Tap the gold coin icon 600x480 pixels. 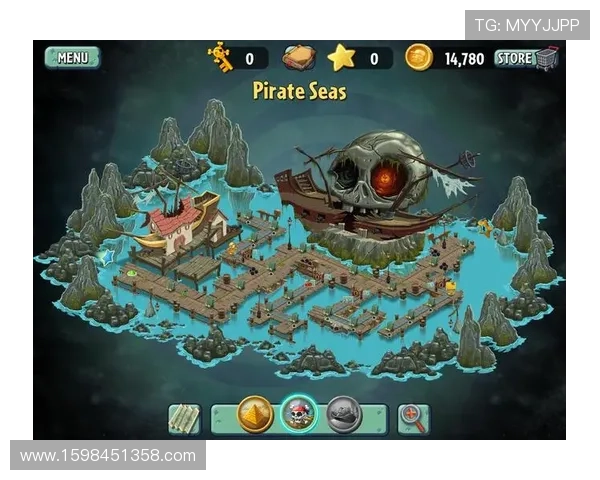click(418, 57)
